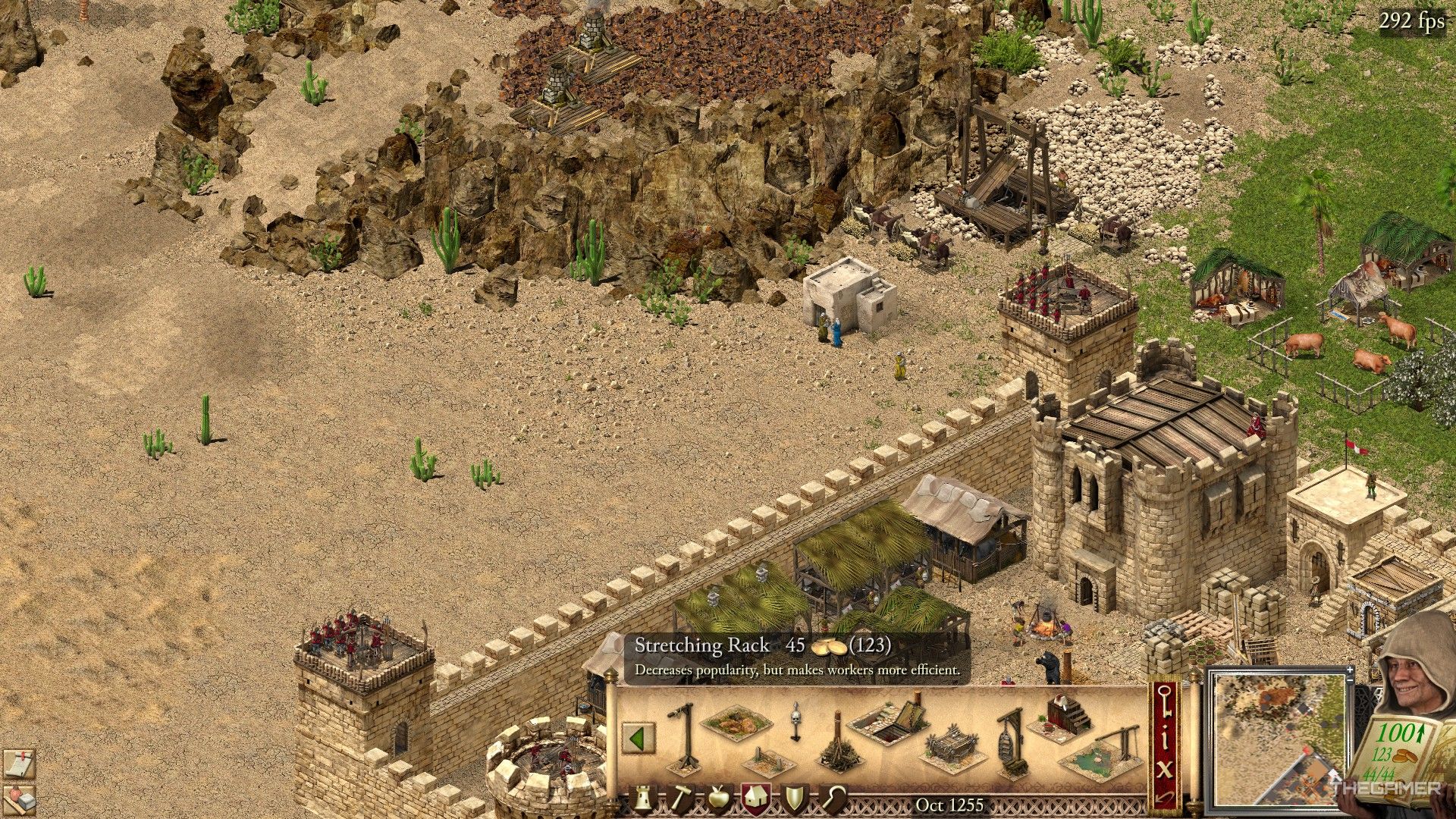
Task: Switch to the hammer industry category
Action: [681, 799]
